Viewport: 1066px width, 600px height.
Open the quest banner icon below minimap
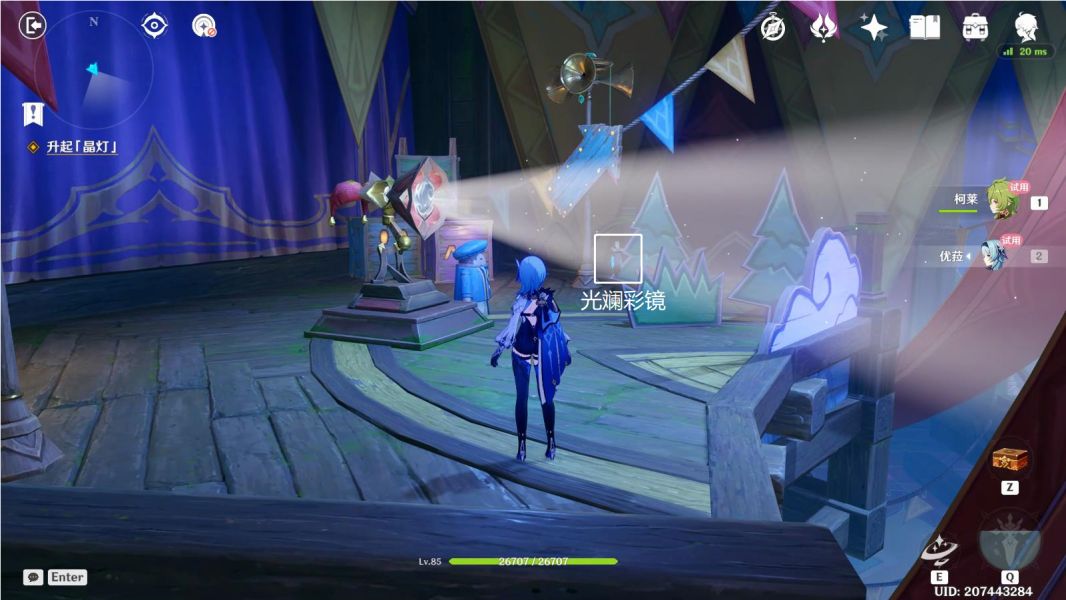point(33,114)
